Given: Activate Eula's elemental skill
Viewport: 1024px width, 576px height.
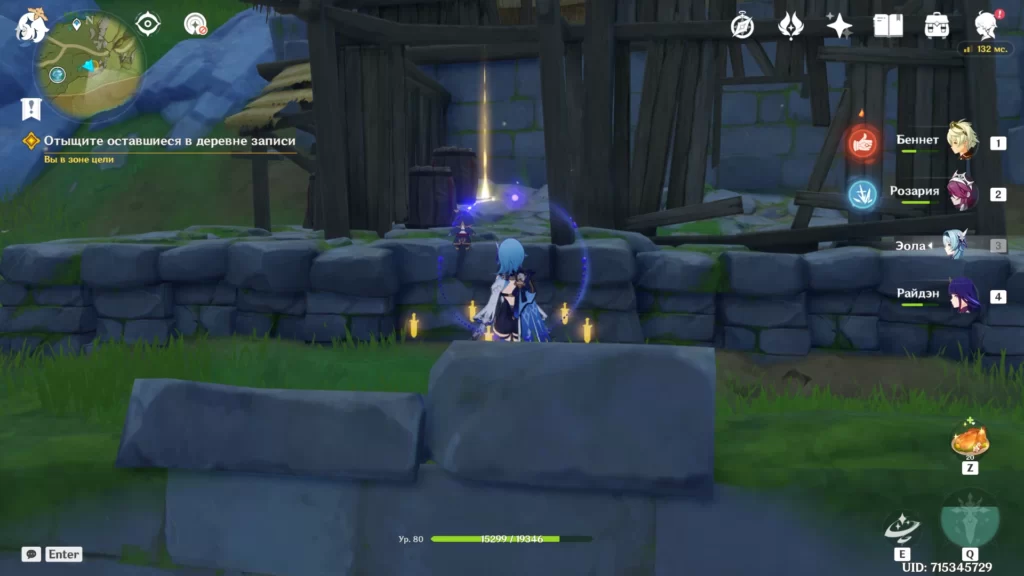Looking at the screenshot, I should point(902,527).
